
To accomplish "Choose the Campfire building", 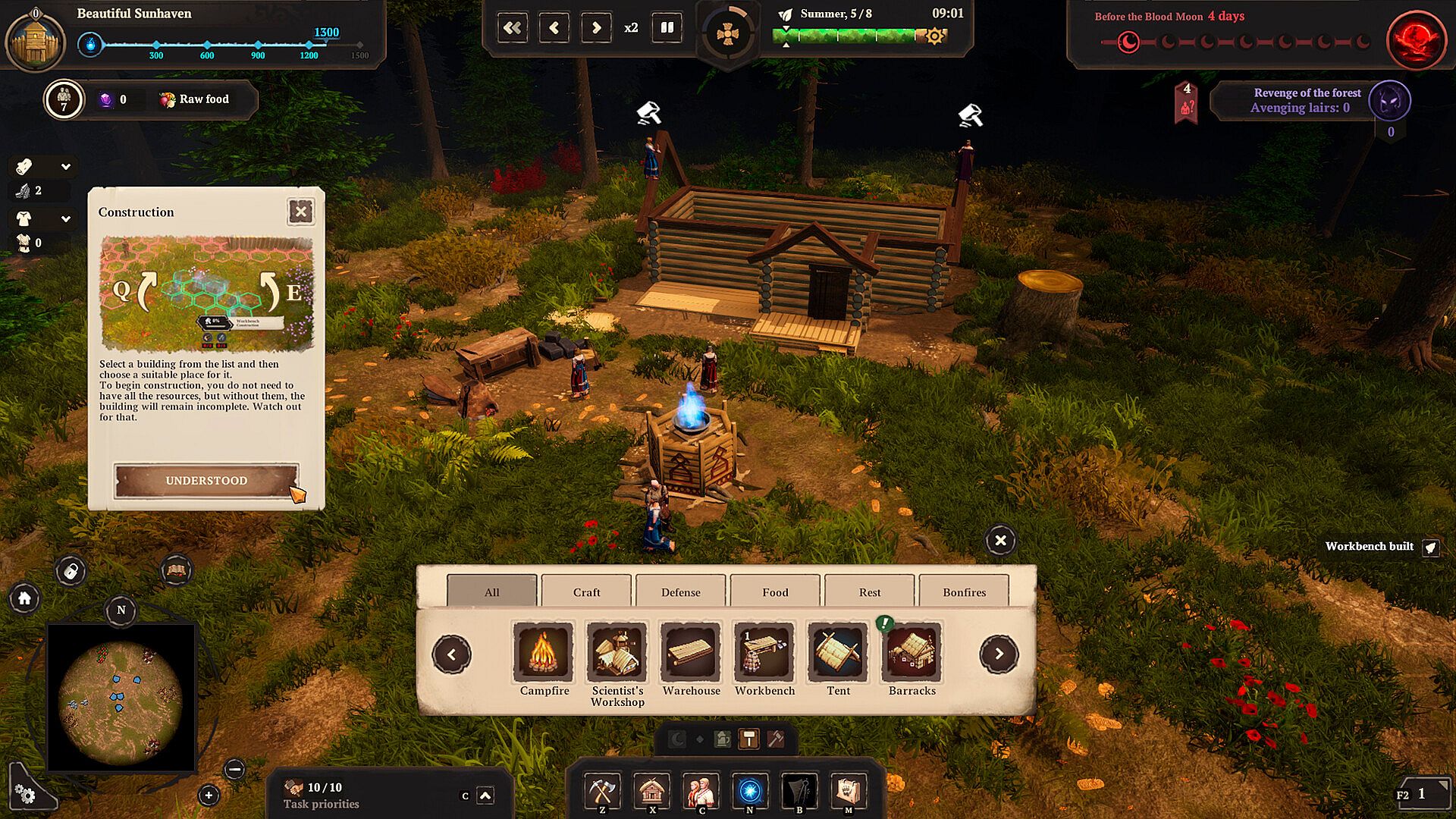I will 543,652.
